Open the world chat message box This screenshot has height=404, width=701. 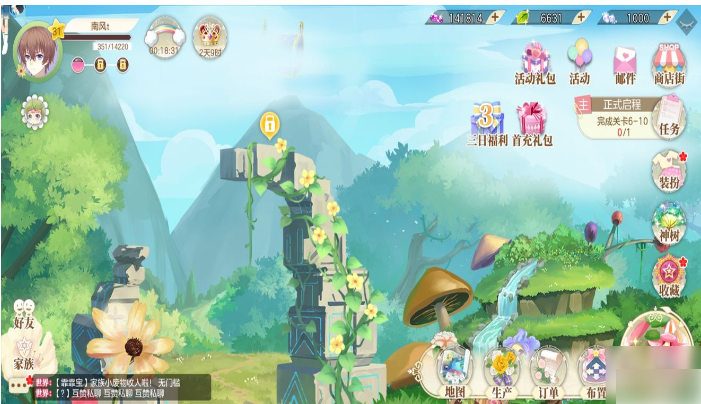click(x=118, y=387)
